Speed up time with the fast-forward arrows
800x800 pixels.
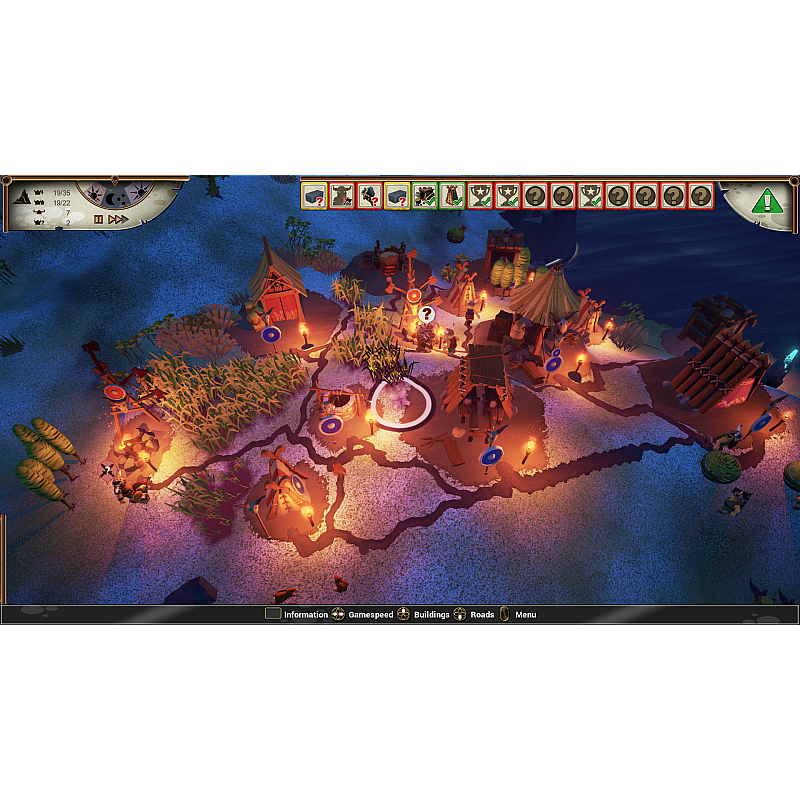tap(118, 219)
